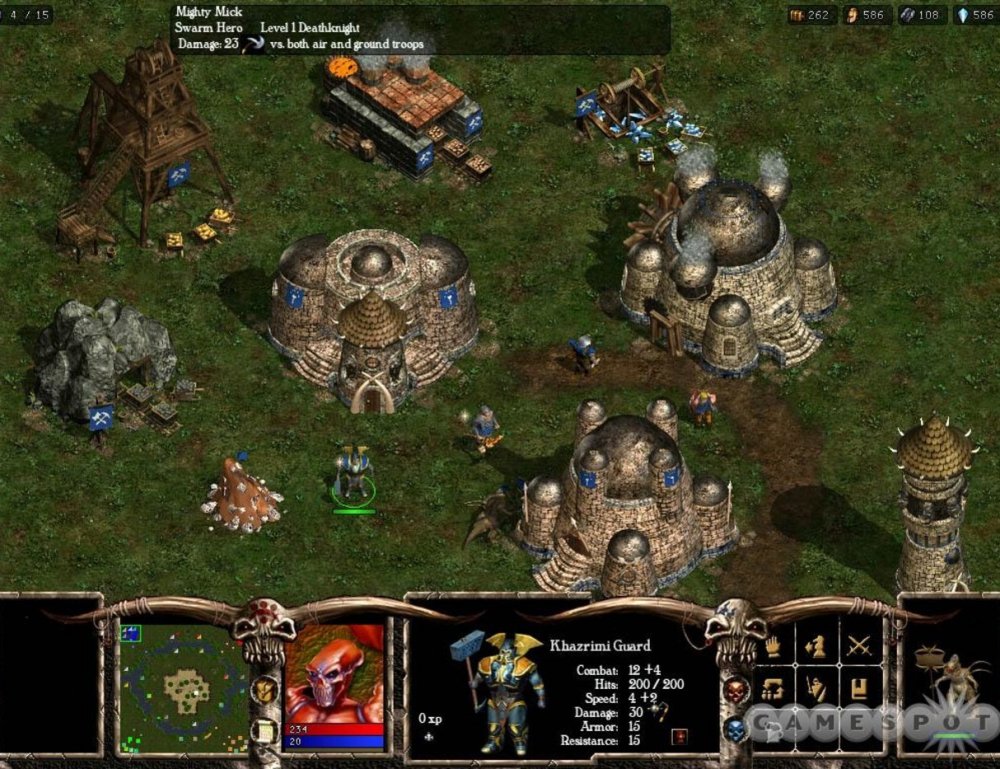Image resolution: width=1000 pixels, height=769 pixels.
Task: Click the Khazrimi Guard unit portrait
Action: pos(497,690)
